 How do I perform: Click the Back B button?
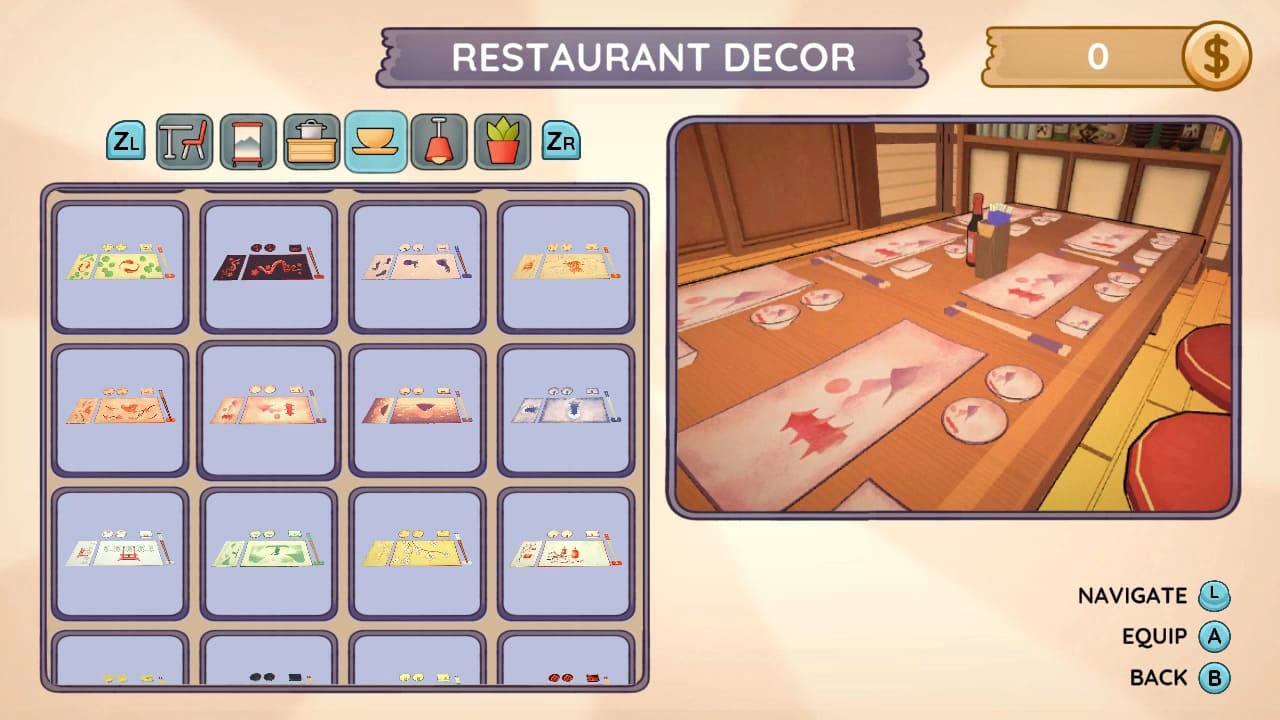(1222, 677)
